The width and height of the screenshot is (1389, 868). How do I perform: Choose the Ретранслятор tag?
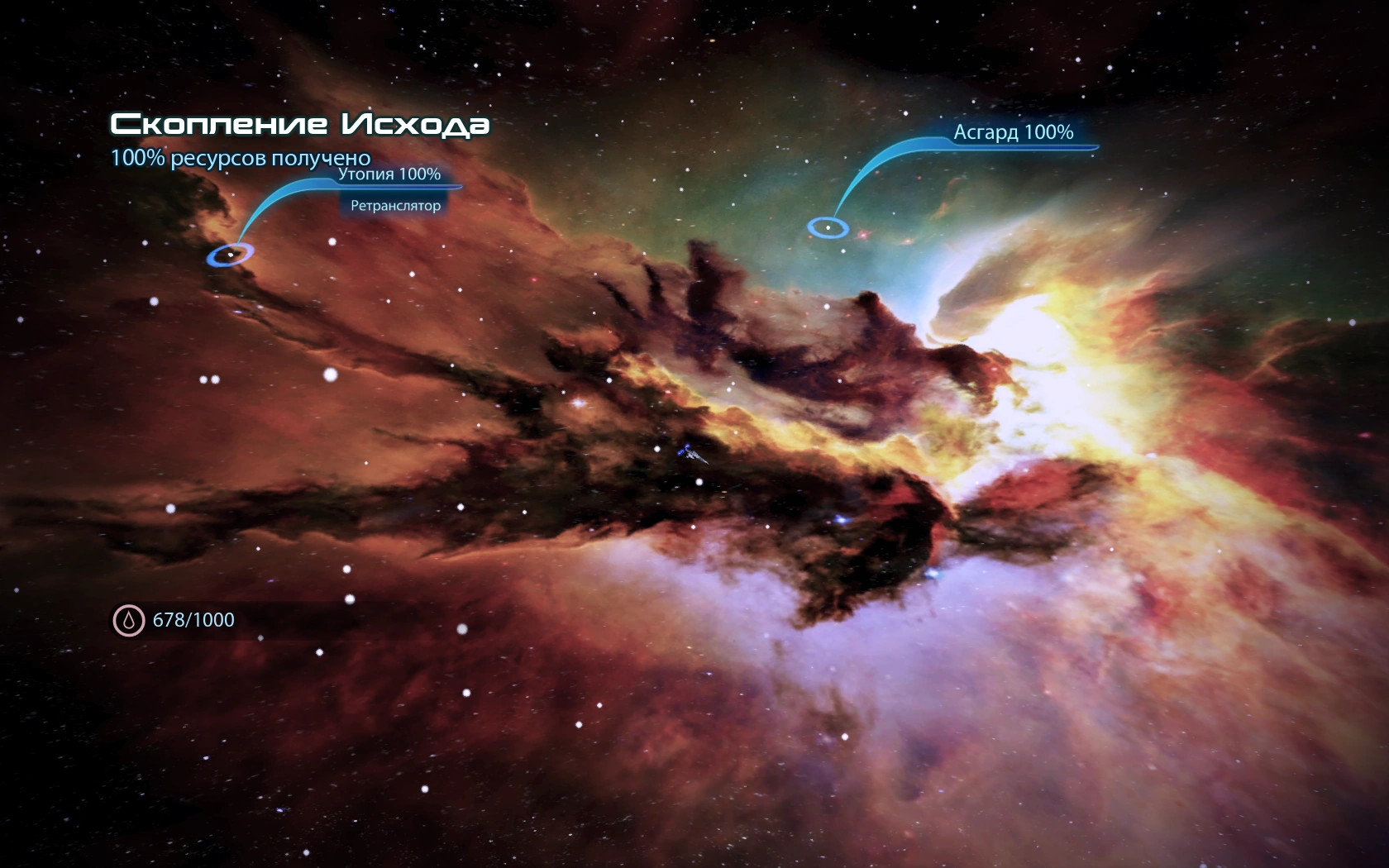395,206
